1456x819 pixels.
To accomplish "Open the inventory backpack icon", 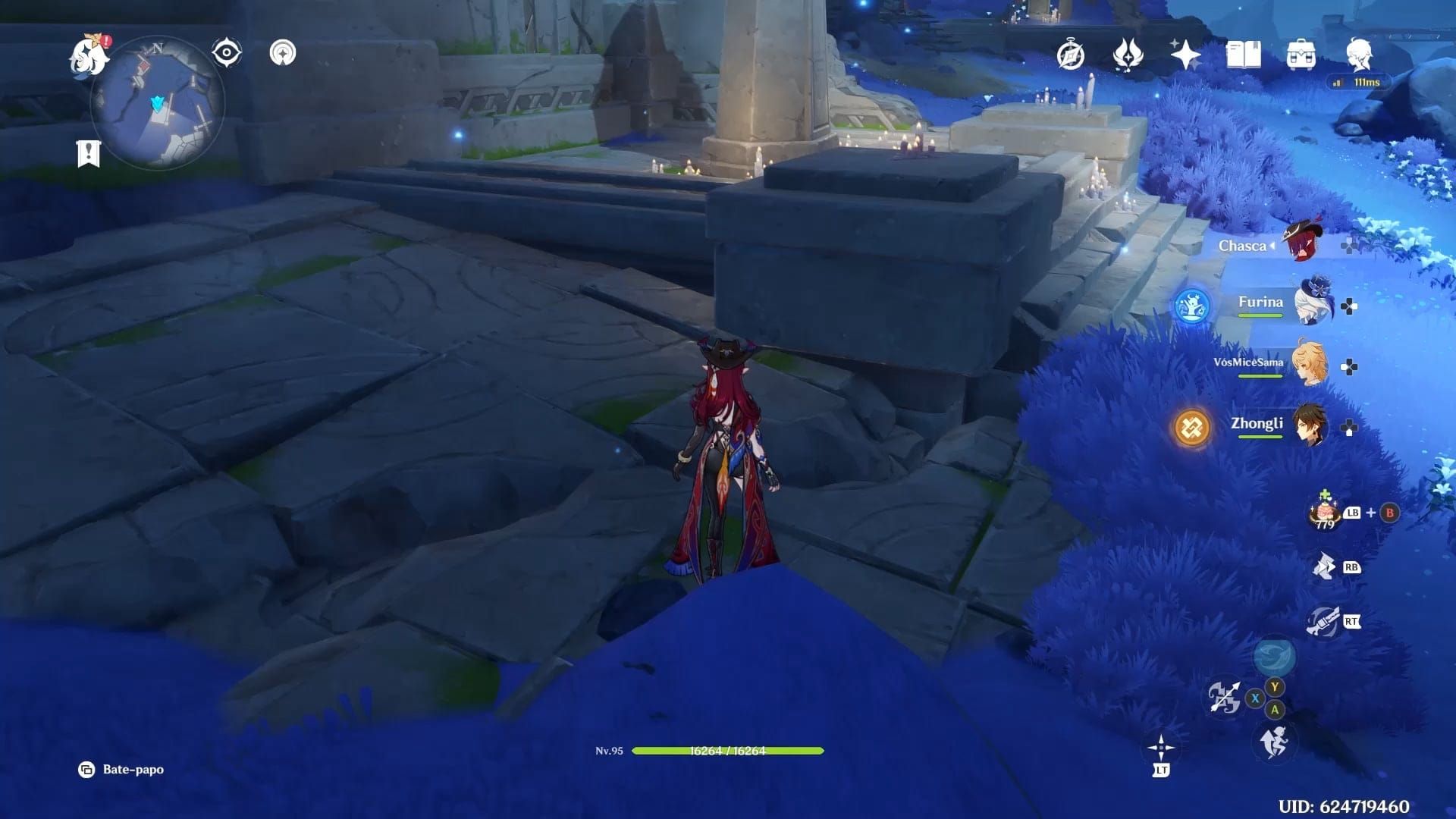I will pyautogui.click(x=1301, y=55).
